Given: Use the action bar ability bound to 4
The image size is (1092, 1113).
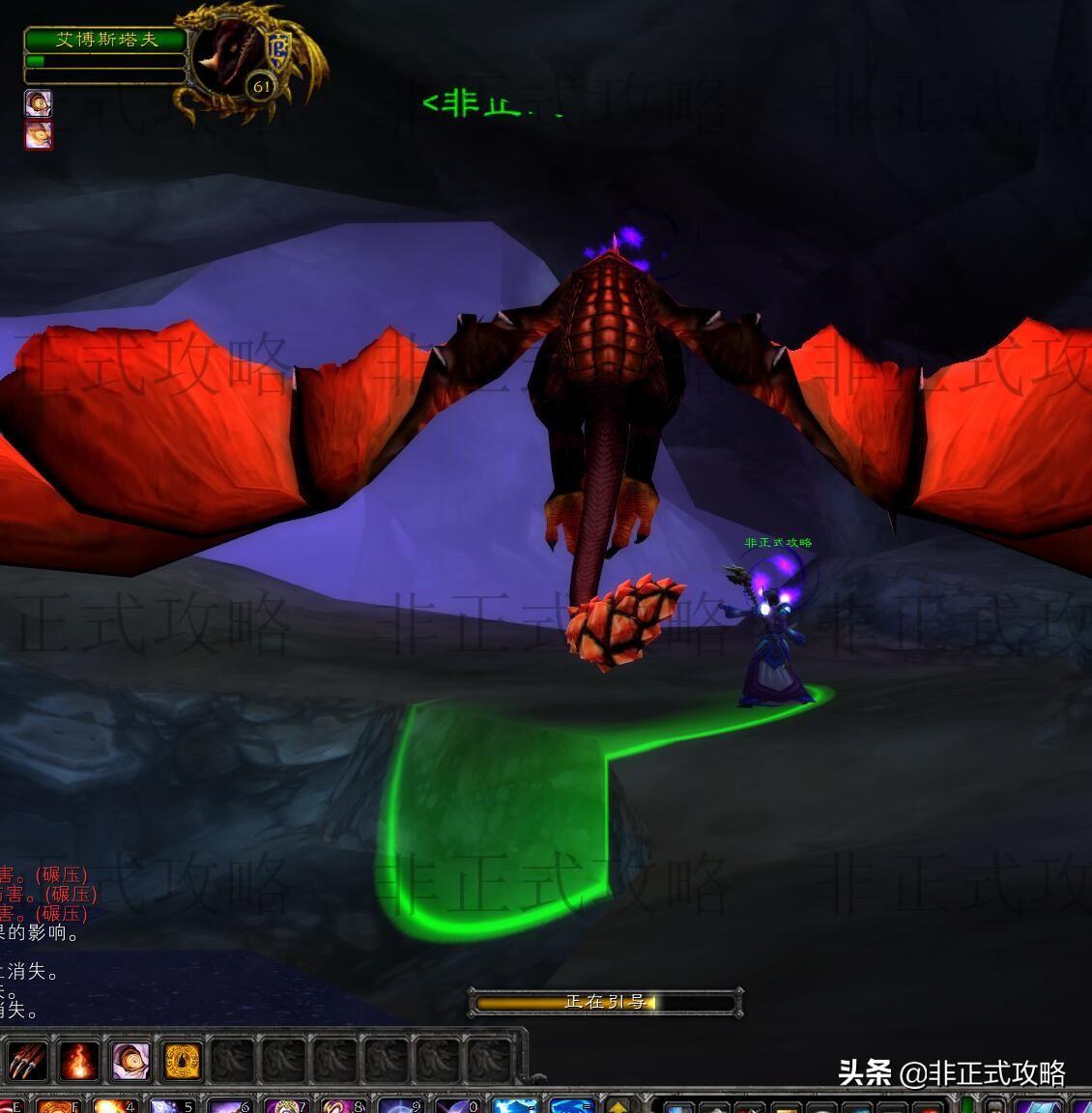Looking at the screenshot, I should (112, 1105).
